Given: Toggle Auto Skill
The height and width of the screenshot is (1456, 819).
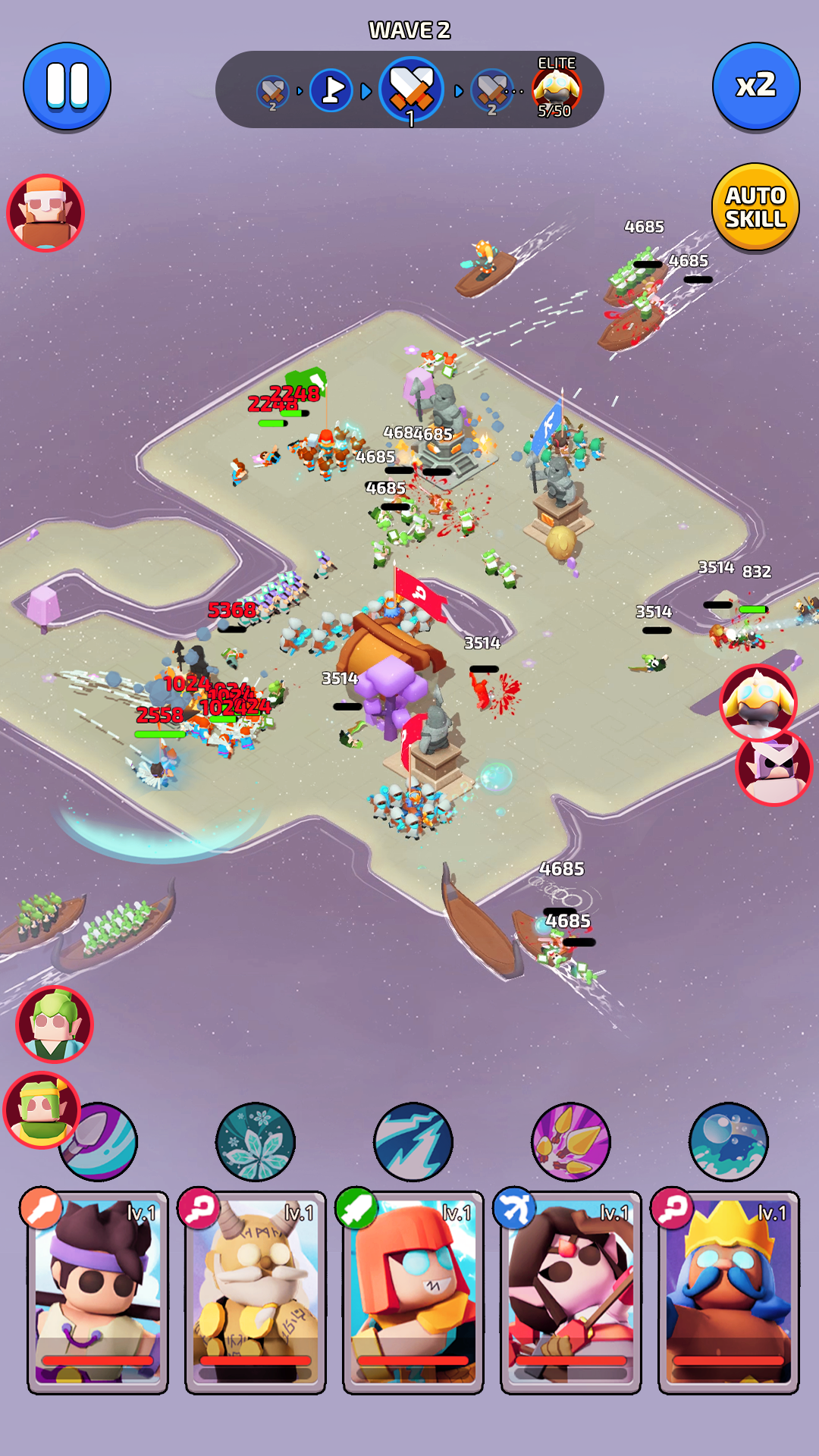Looking at the screenshot, I should (x=755, y=207).
